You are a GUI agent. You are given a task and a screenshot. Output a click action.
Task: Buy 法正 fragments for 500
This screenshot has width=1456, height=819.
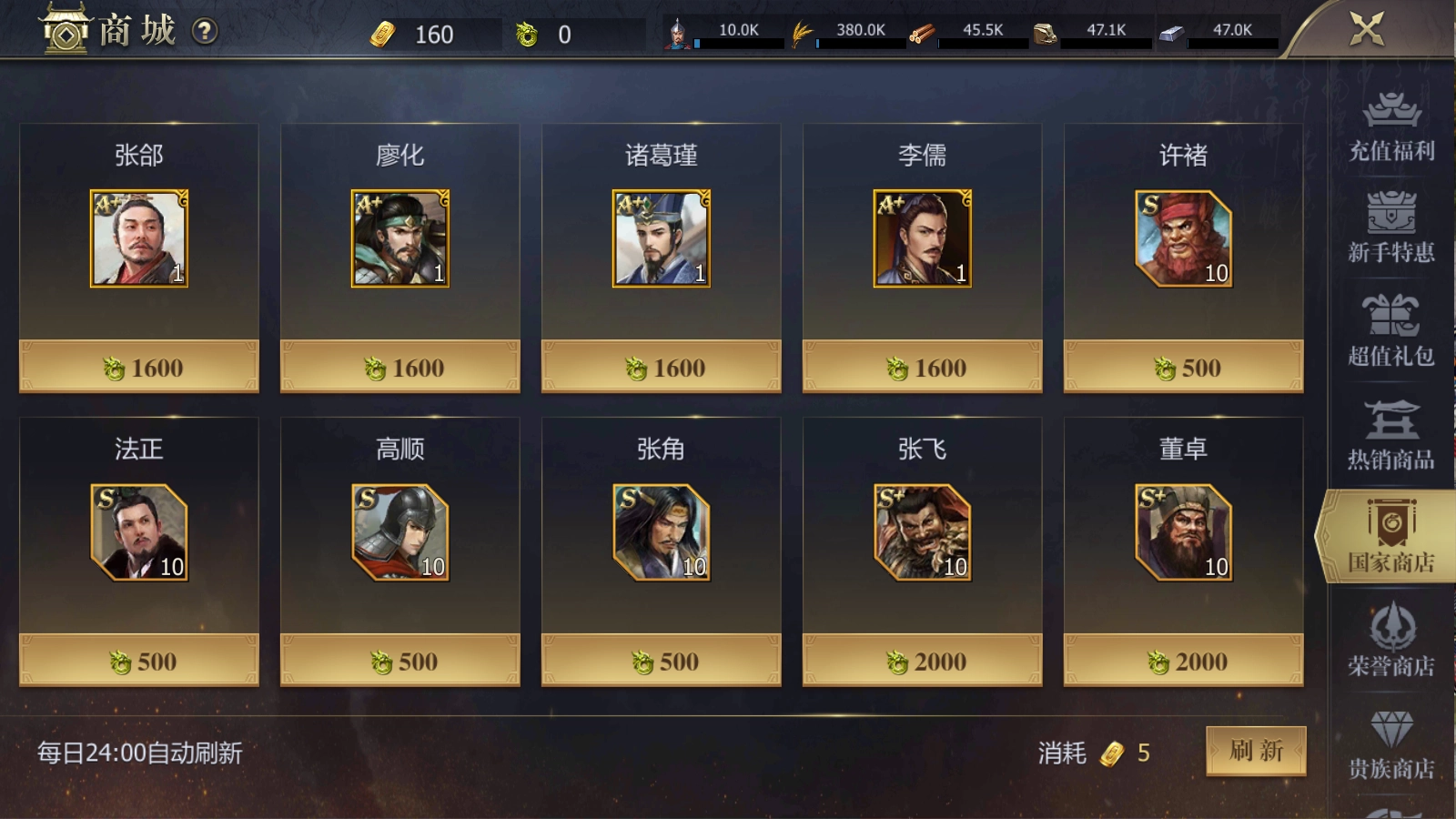(139, 662)
